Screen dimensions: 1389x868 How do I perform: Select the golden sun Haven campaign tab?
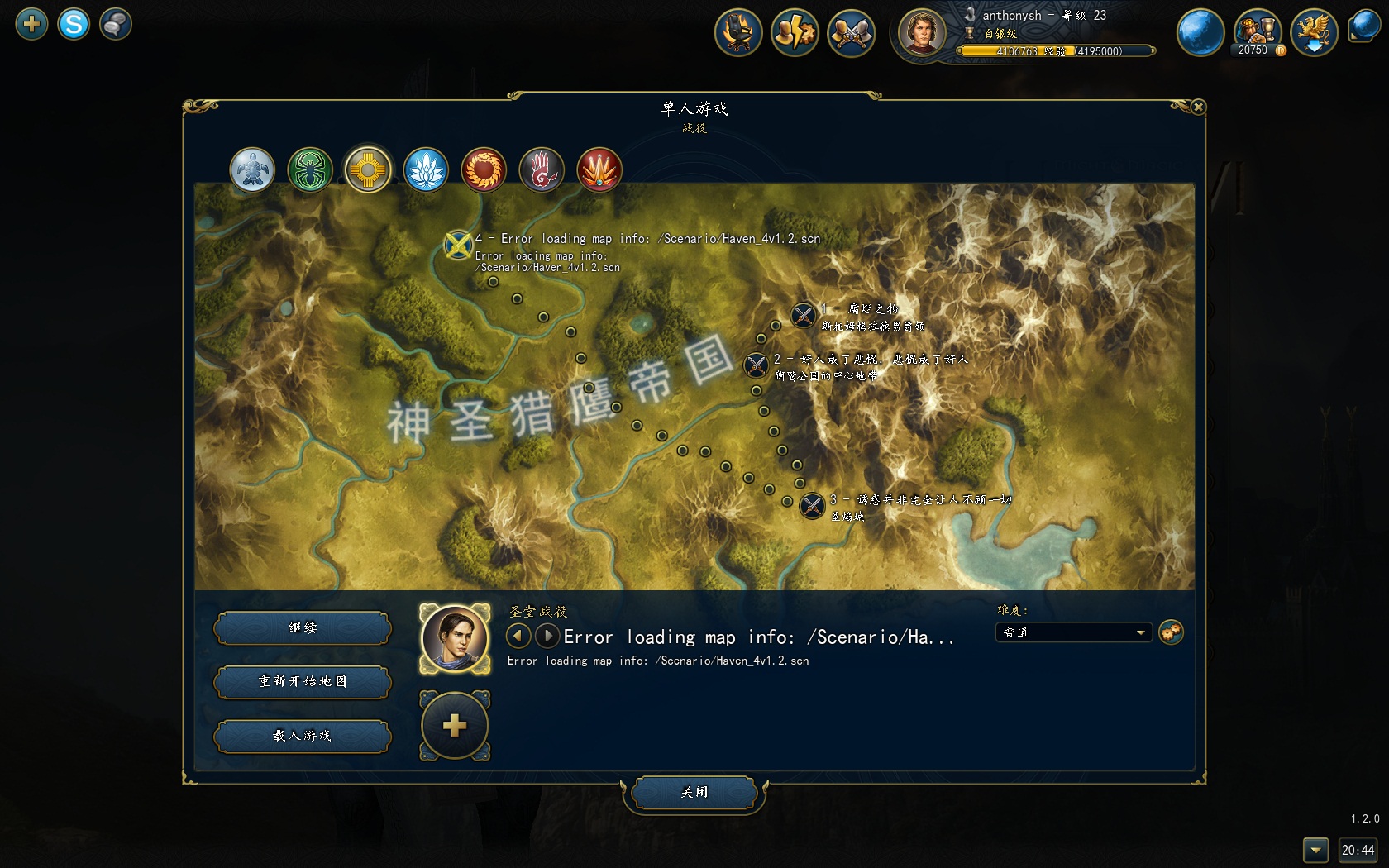[x=368, y=170]
